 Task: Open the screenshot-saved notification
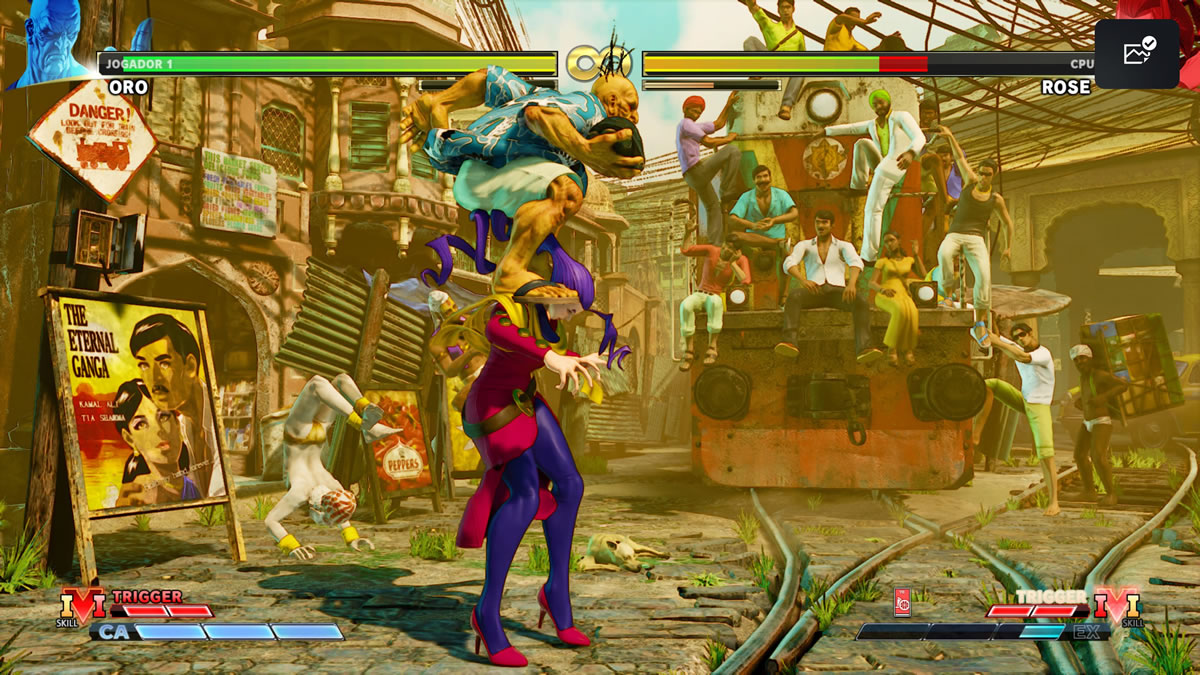[1136, 53]
